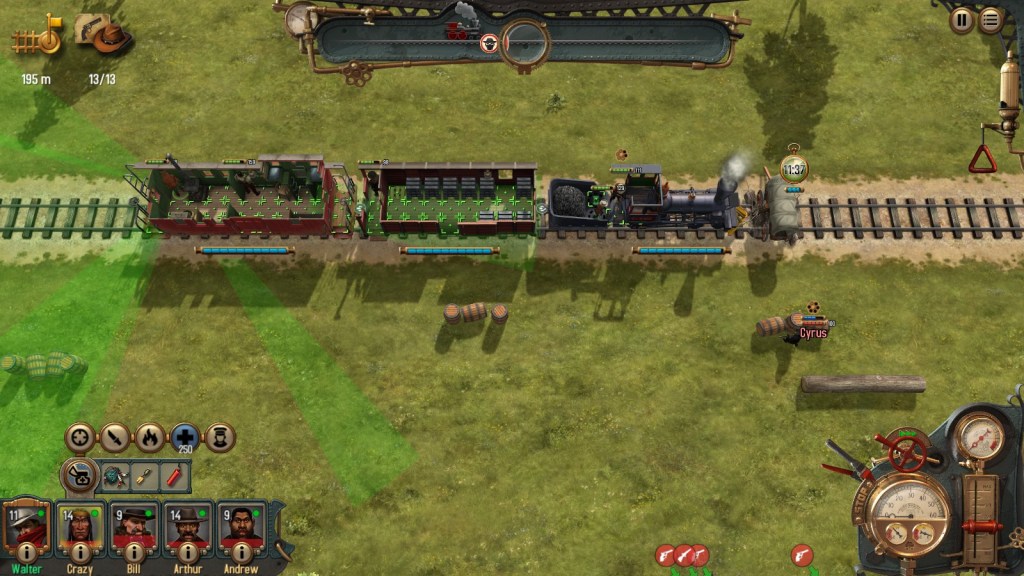Use the red dynamite stick item
The width and height of the screenshot is (1024, 576).
click(x=174, y=475)
